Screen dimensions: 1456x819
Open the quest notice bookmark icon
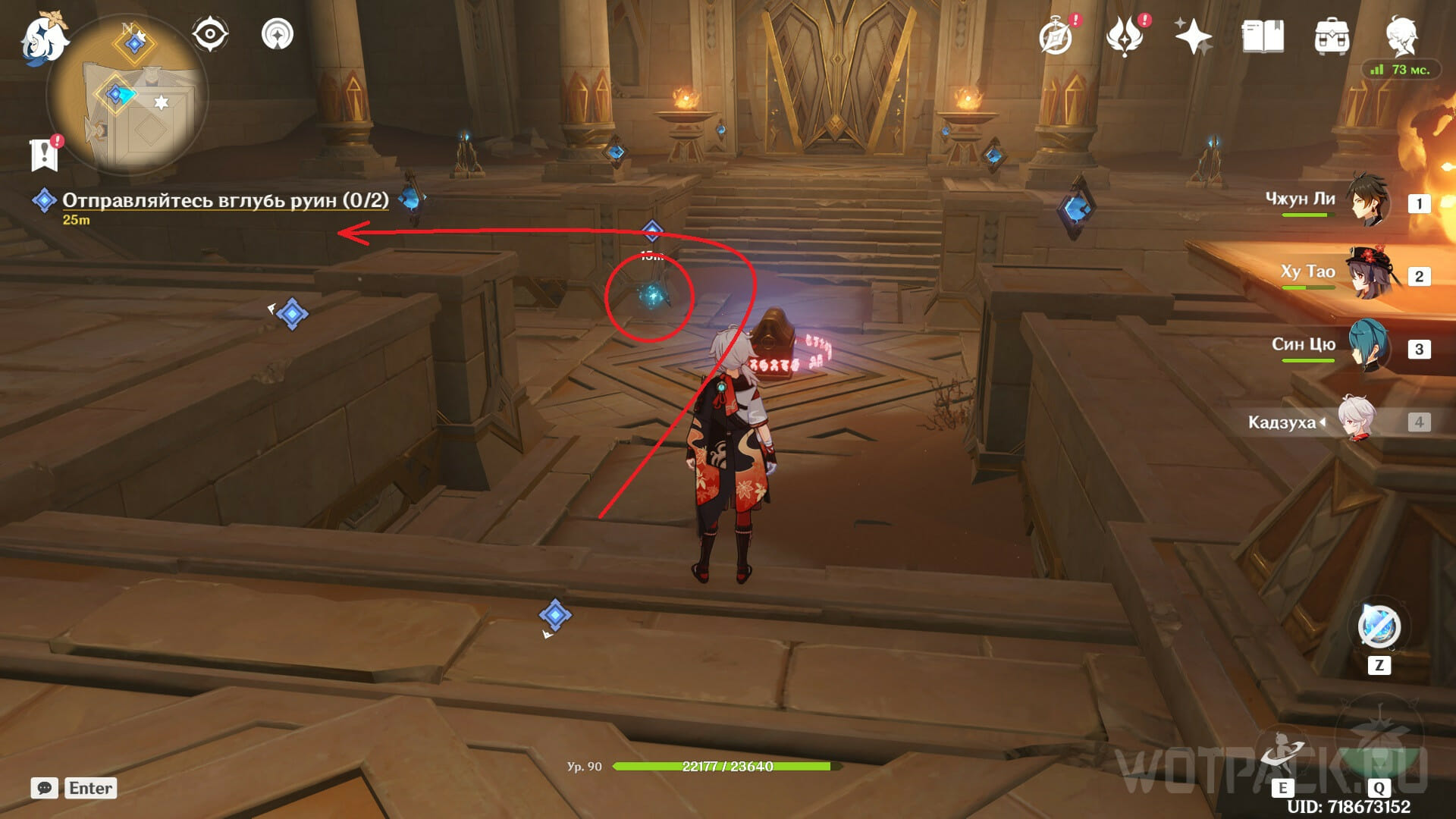point(45,154)
